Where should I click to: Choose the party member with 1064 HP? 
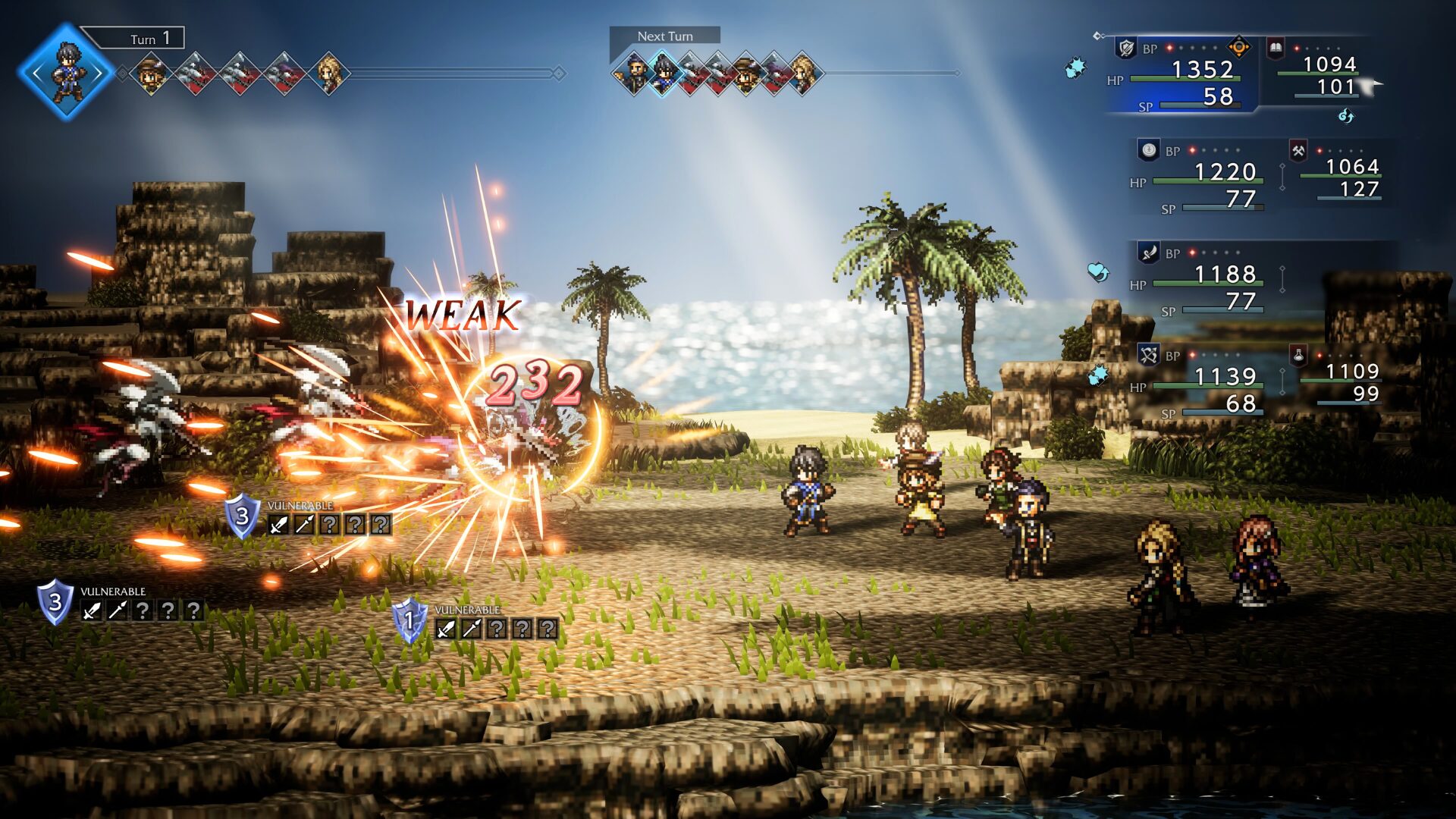1351,167
